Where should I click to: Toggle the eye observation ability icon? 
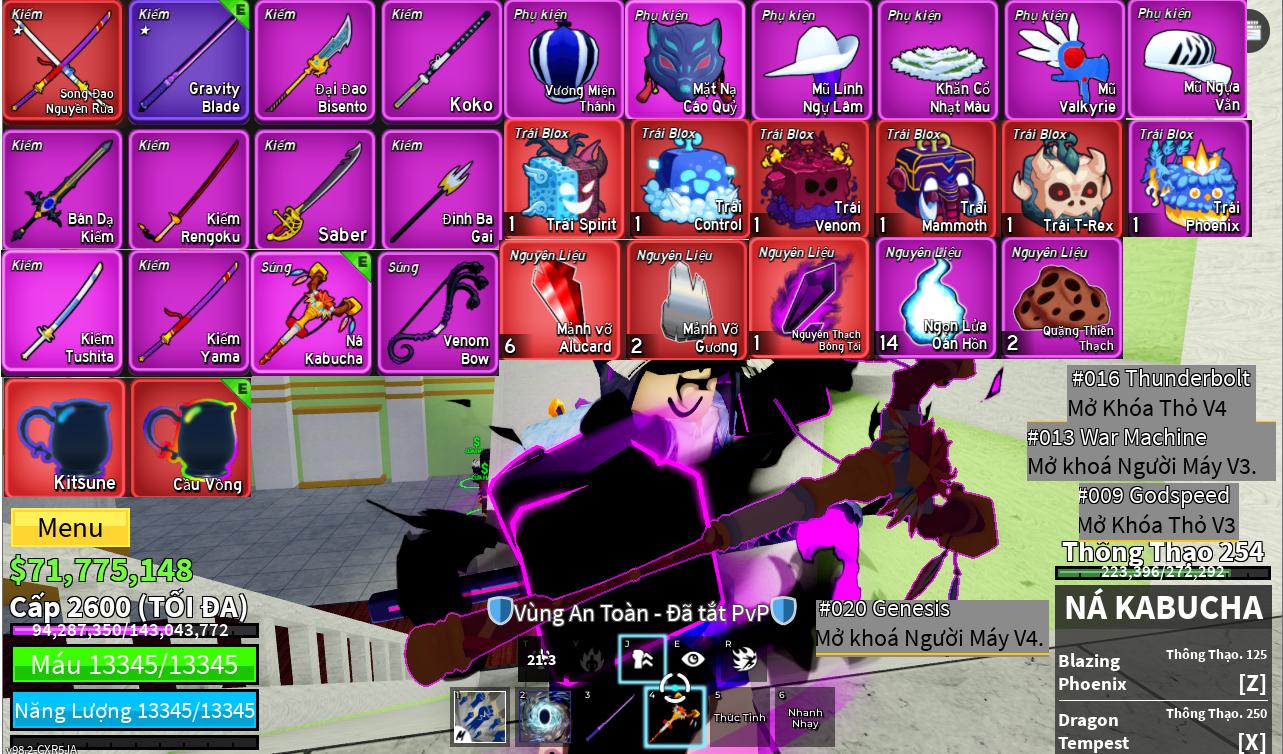[692, 659]
